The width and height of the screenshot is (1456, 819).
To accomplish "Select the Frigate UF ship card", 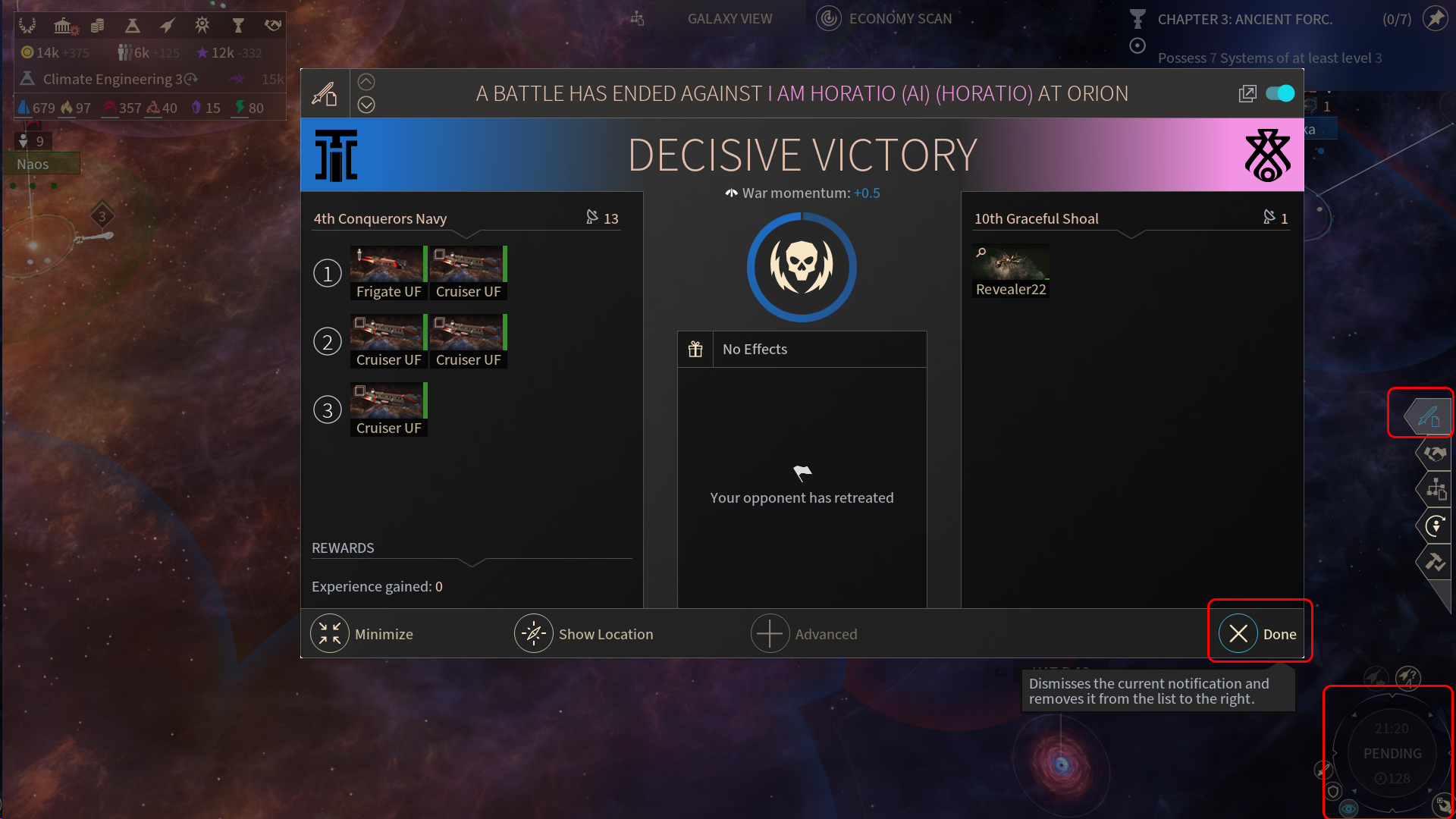I will pyautogui.click(x=388, y=273).
